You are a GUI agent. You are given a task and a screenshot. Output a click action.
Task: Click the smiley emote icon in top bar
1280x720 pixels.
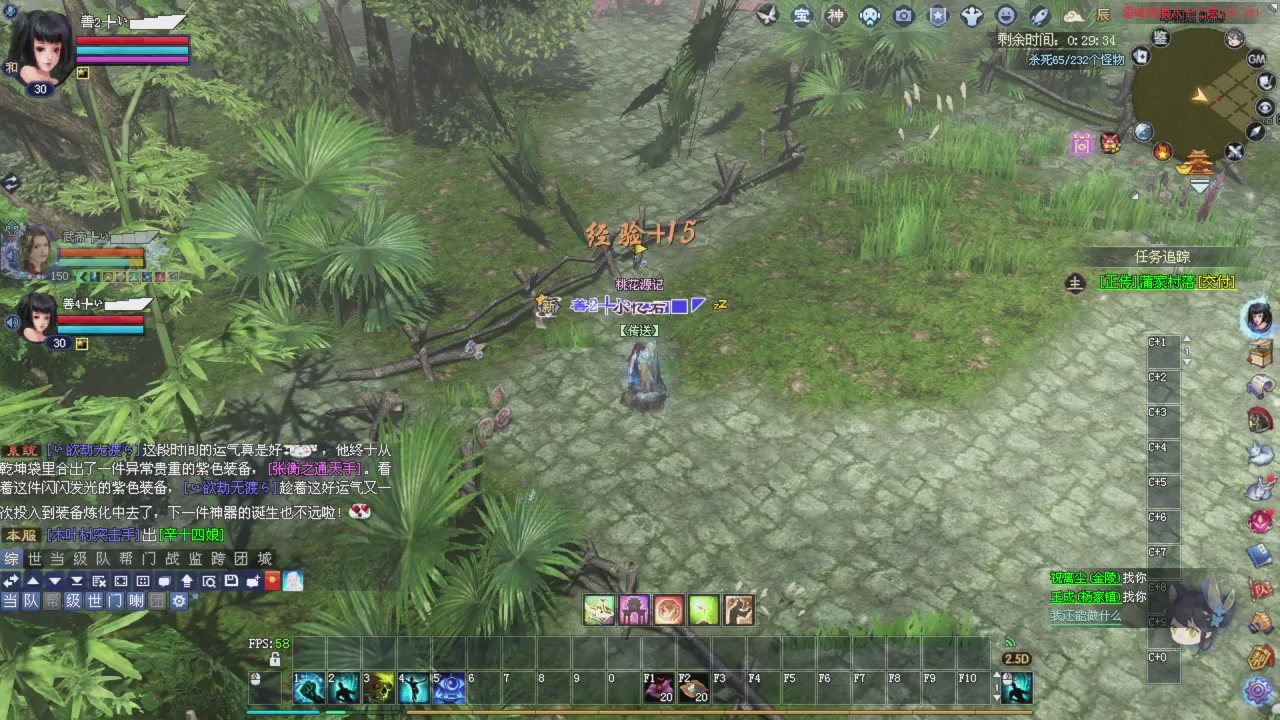pos(1005,17)
